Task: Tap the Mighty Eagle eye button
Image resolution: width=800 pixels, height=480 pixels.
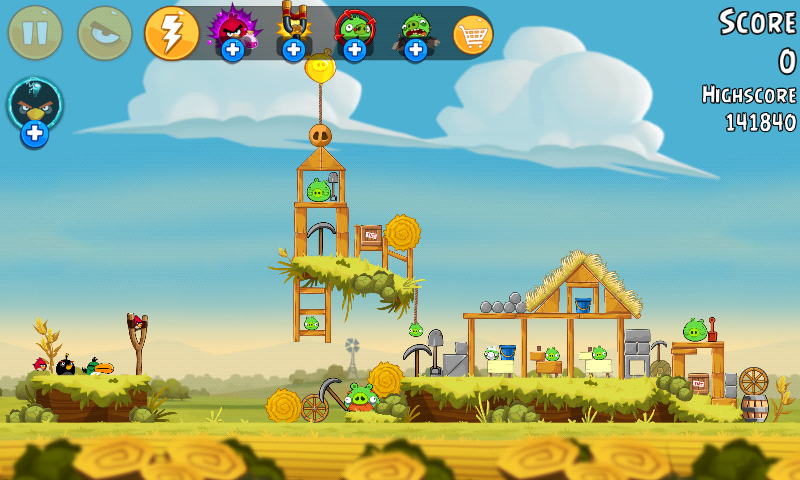Action: 104,33
